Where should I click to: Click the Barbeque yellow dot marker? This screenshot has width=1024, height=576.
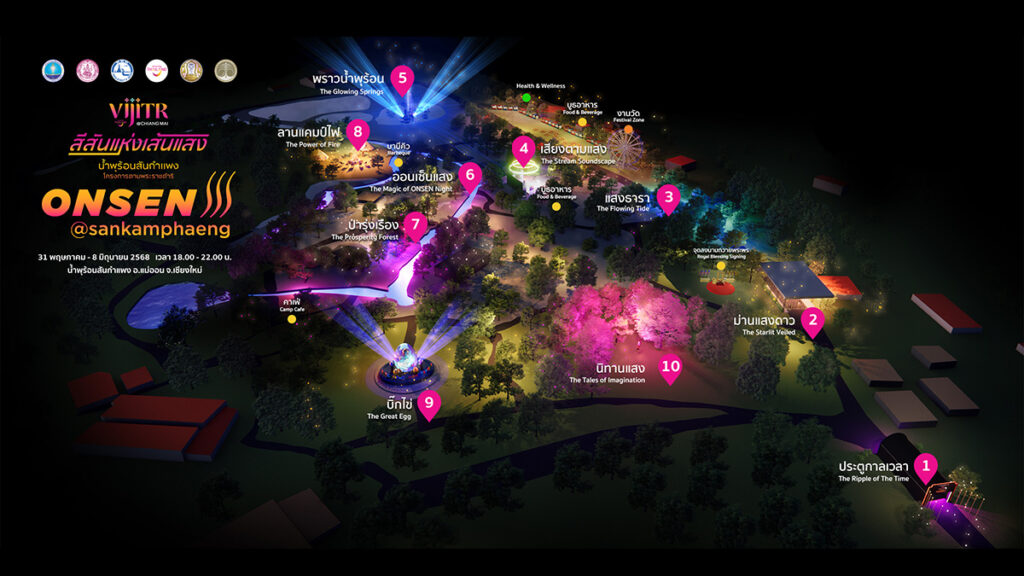pyautogui.click(x=398, y=161)
